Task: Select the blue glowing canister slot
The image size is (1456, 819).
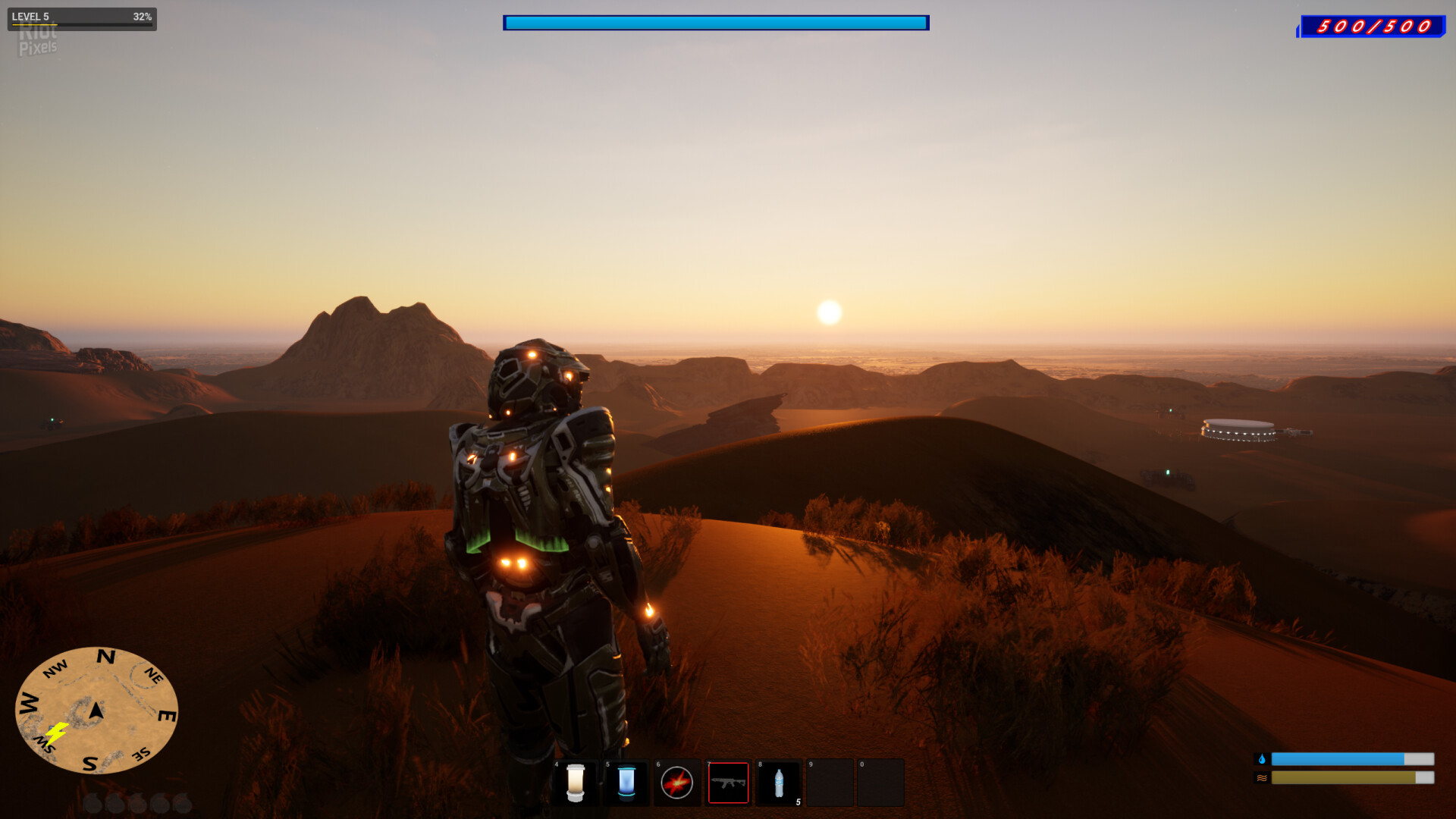Action: [626, 783]
